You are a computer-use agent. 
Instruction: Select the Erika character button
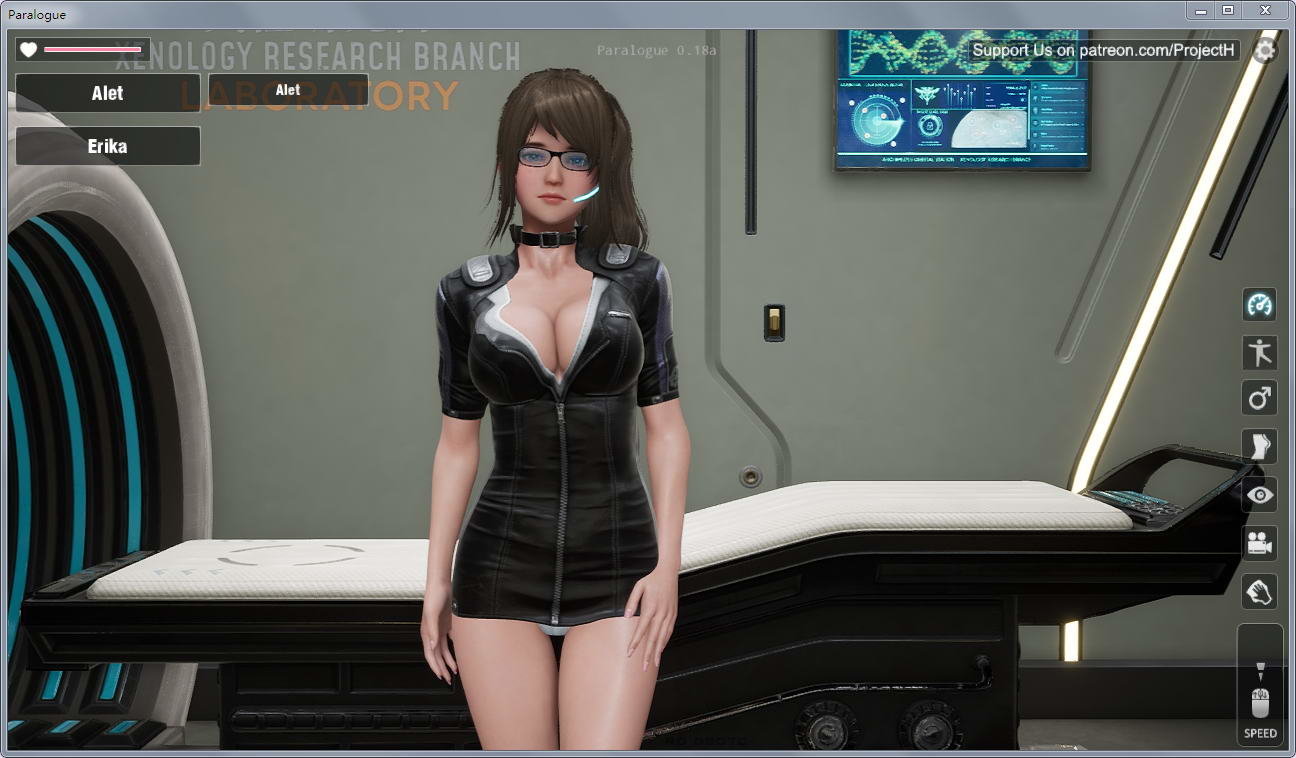pyautogui.click(x=108, y=146)
